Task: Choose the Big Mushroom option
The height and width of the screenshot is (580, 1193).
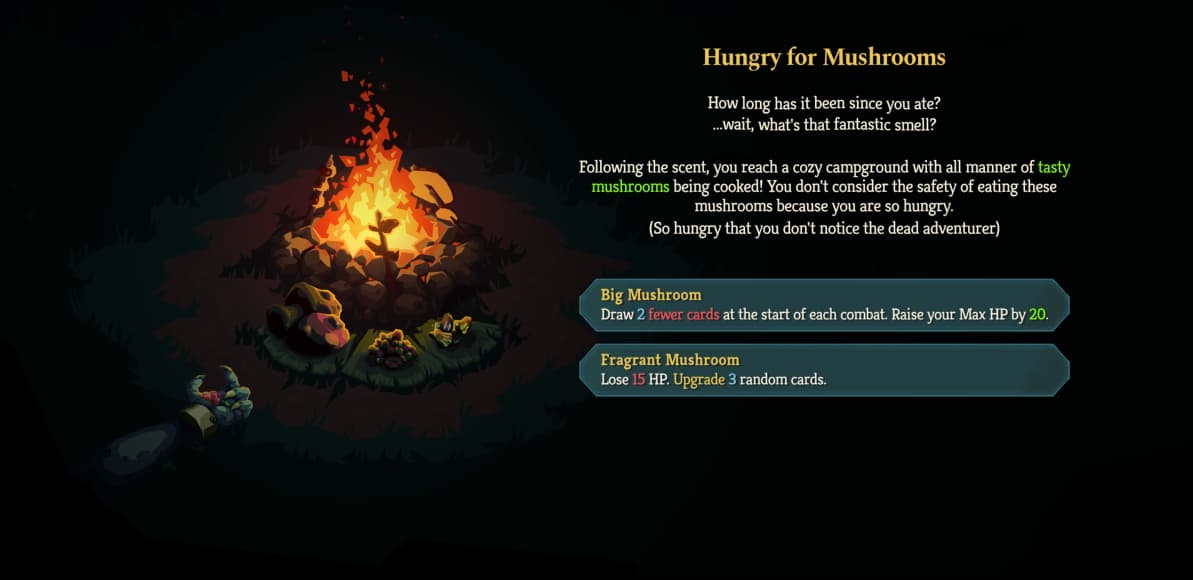Action: point(824,305)
